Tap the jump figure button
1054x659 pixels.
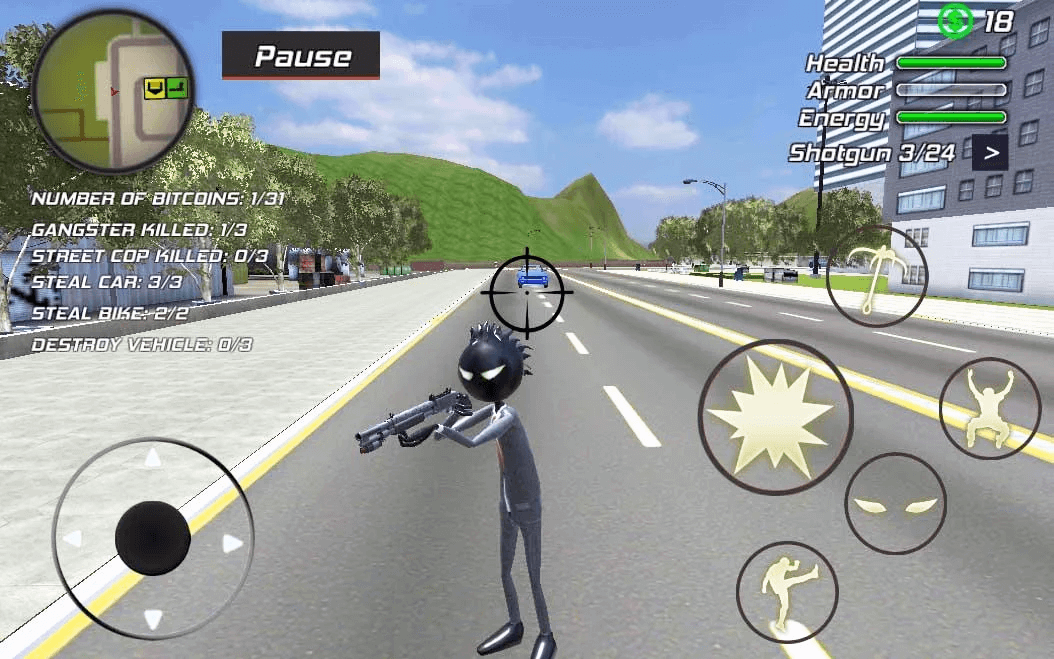tap(990, 408)
